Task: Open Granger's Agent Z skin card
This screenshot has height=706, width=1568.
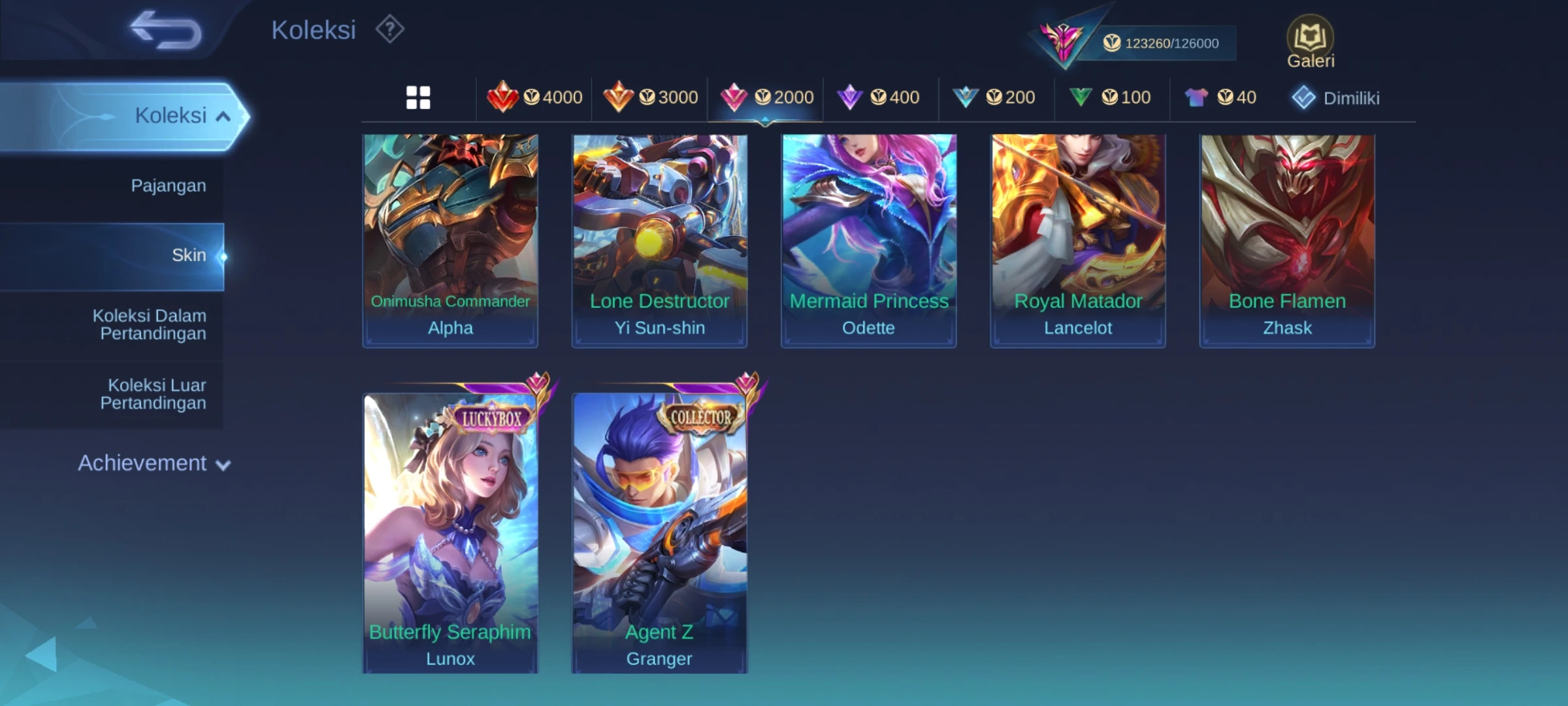Action: coord(659,532)
